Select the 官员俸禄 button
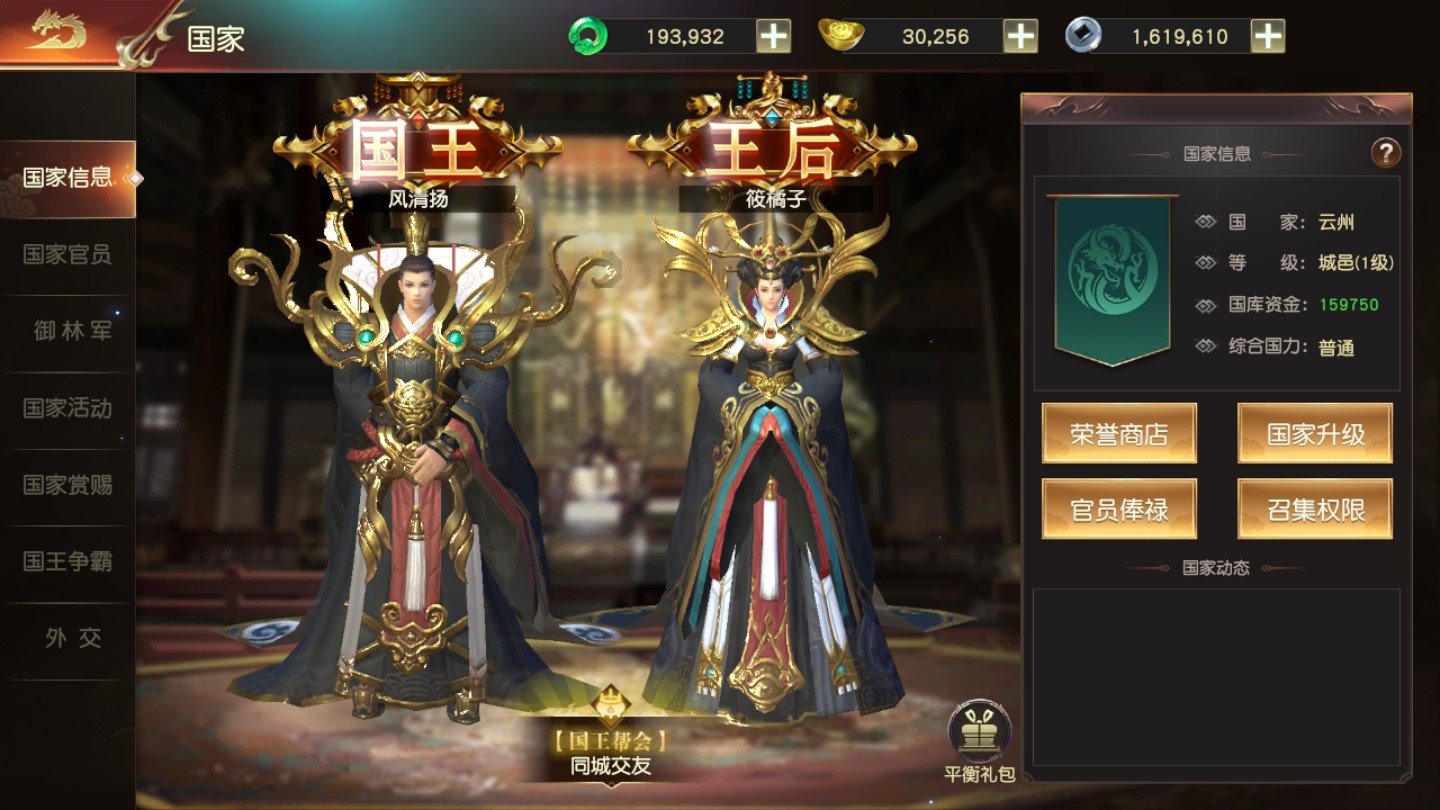This screenshot has width=1440, height=810. pos(1118,508)
